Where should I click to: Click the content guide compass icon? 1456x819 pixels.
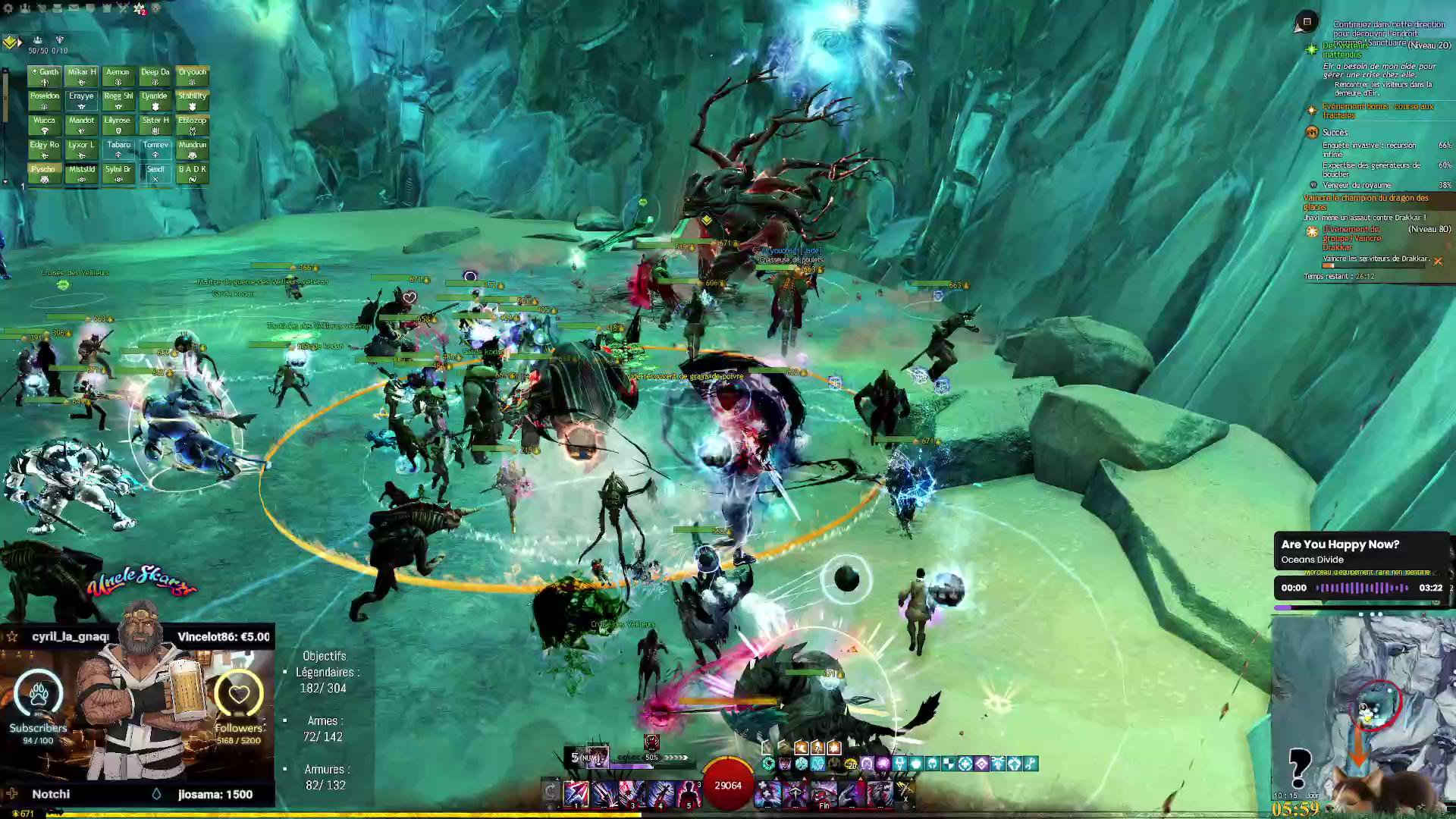pos(1307,22)
